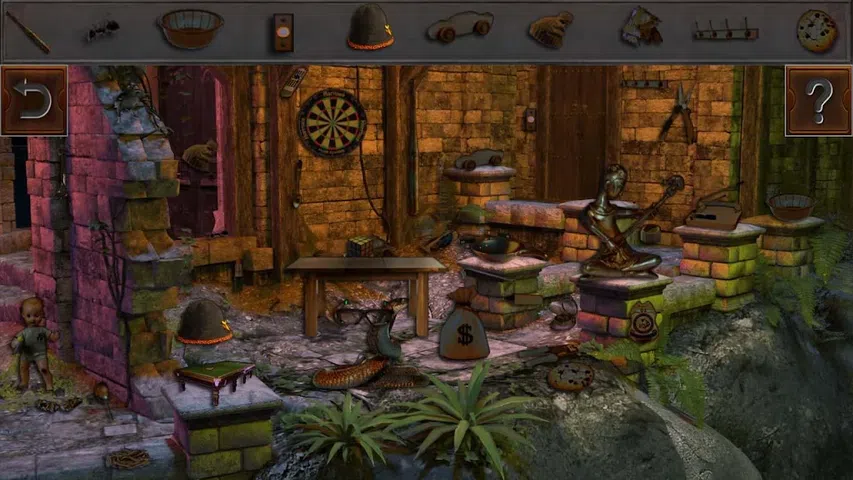Select the helmet icon in the item bar
Image resolution: width=853 pixels, height=480 pixels.
pyautogui.click(x=370, y=28)
